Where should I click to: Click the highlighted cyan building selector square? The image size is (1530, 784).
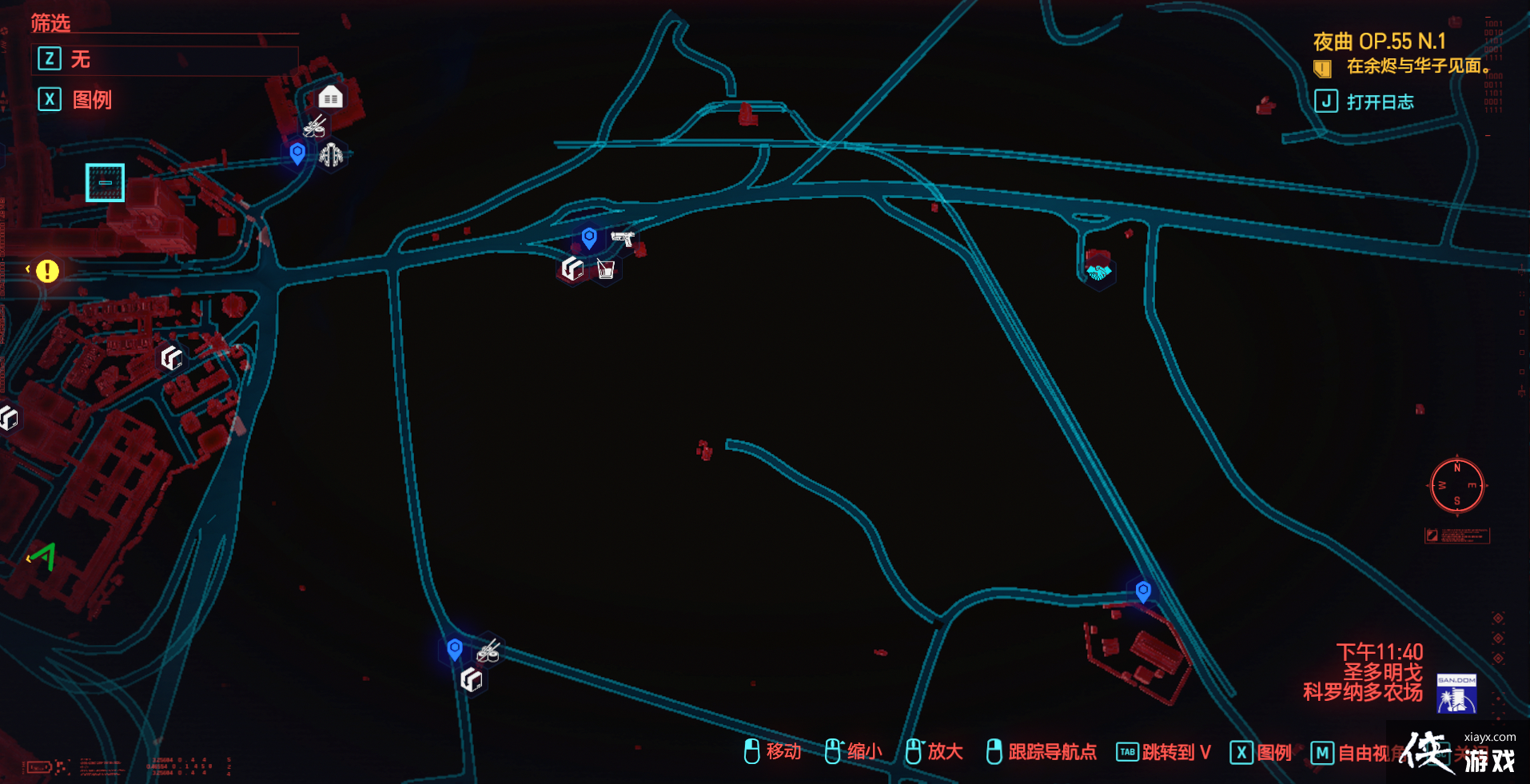(x=105, y=183)
